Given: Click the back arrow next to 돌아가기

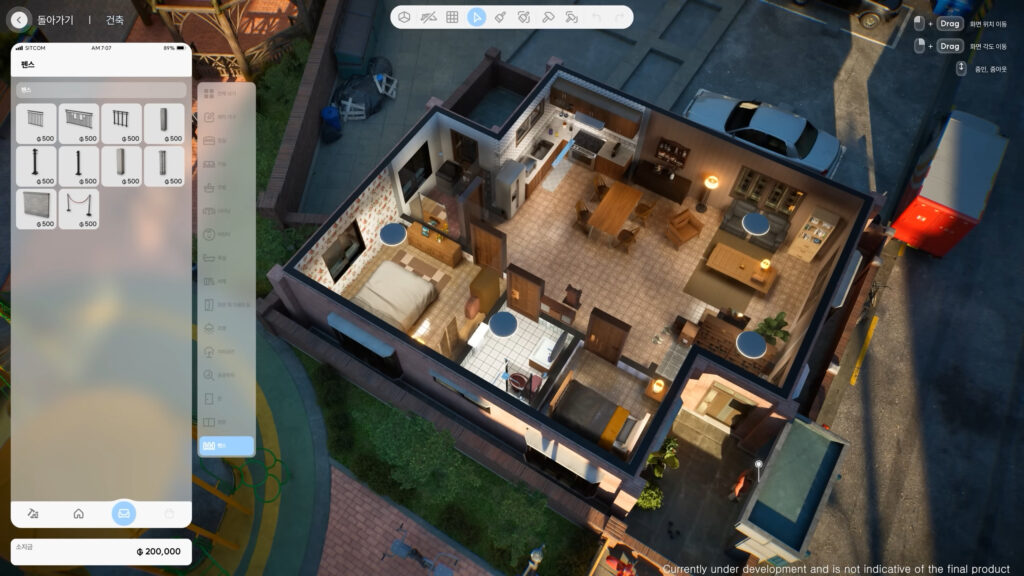Looking at the screenshot, I should tap(20, 19).
